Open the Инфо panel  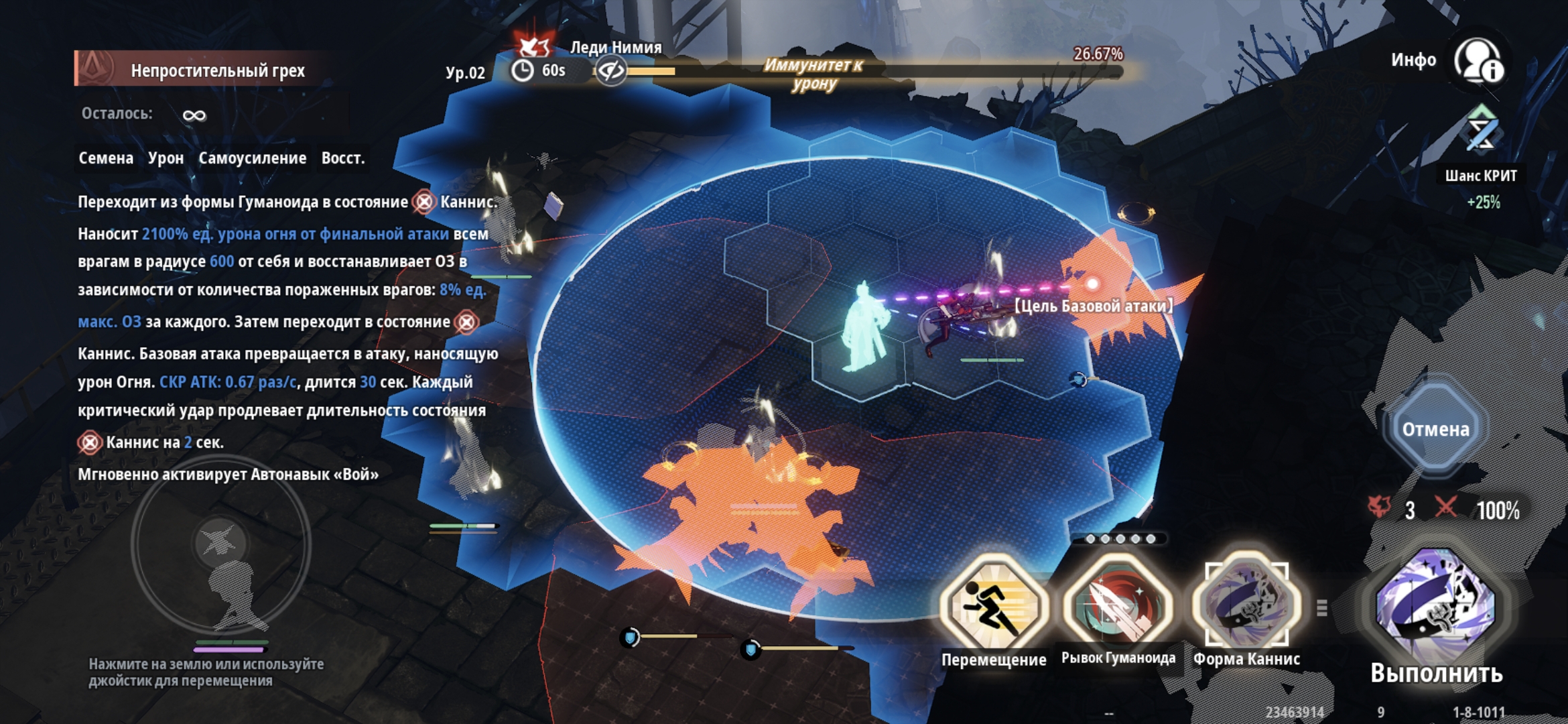coord(1478,62)
